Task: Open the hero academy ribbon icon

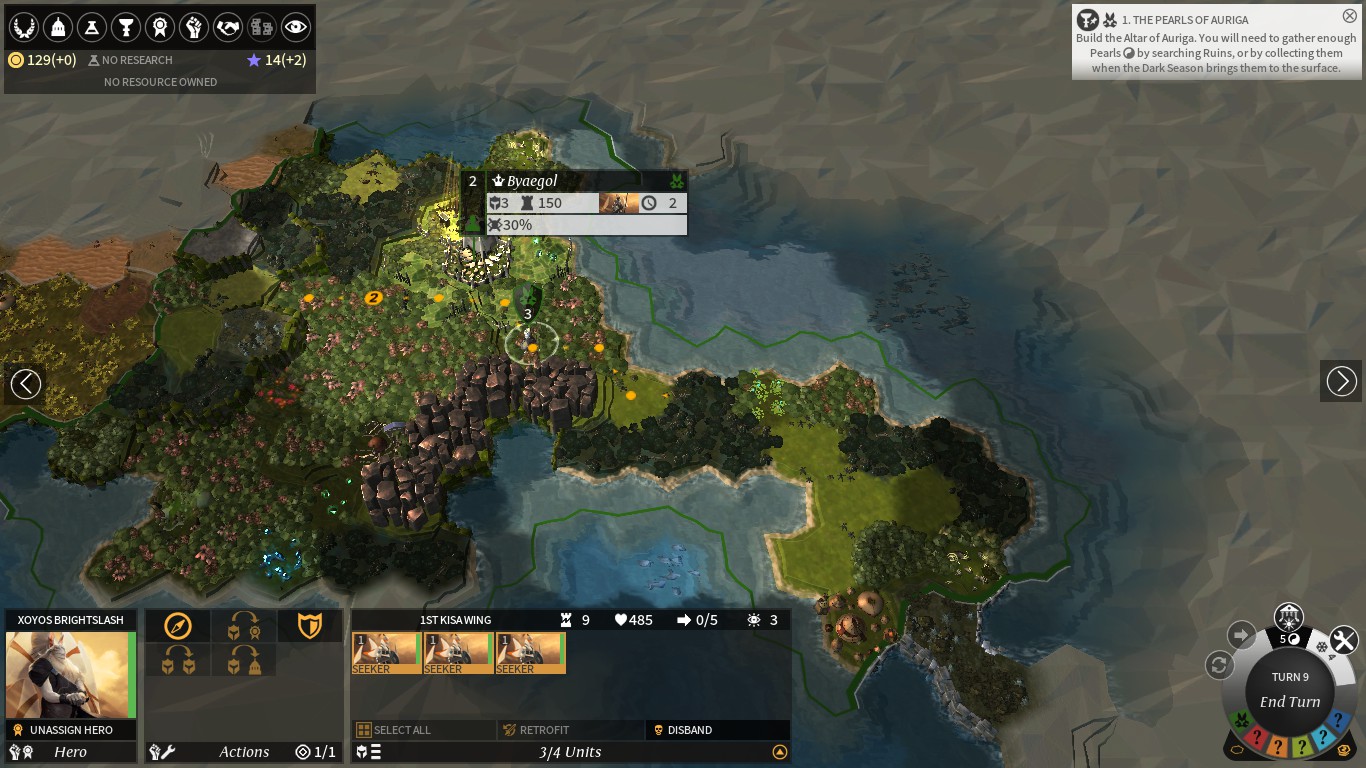Action: tap(160, 27)
